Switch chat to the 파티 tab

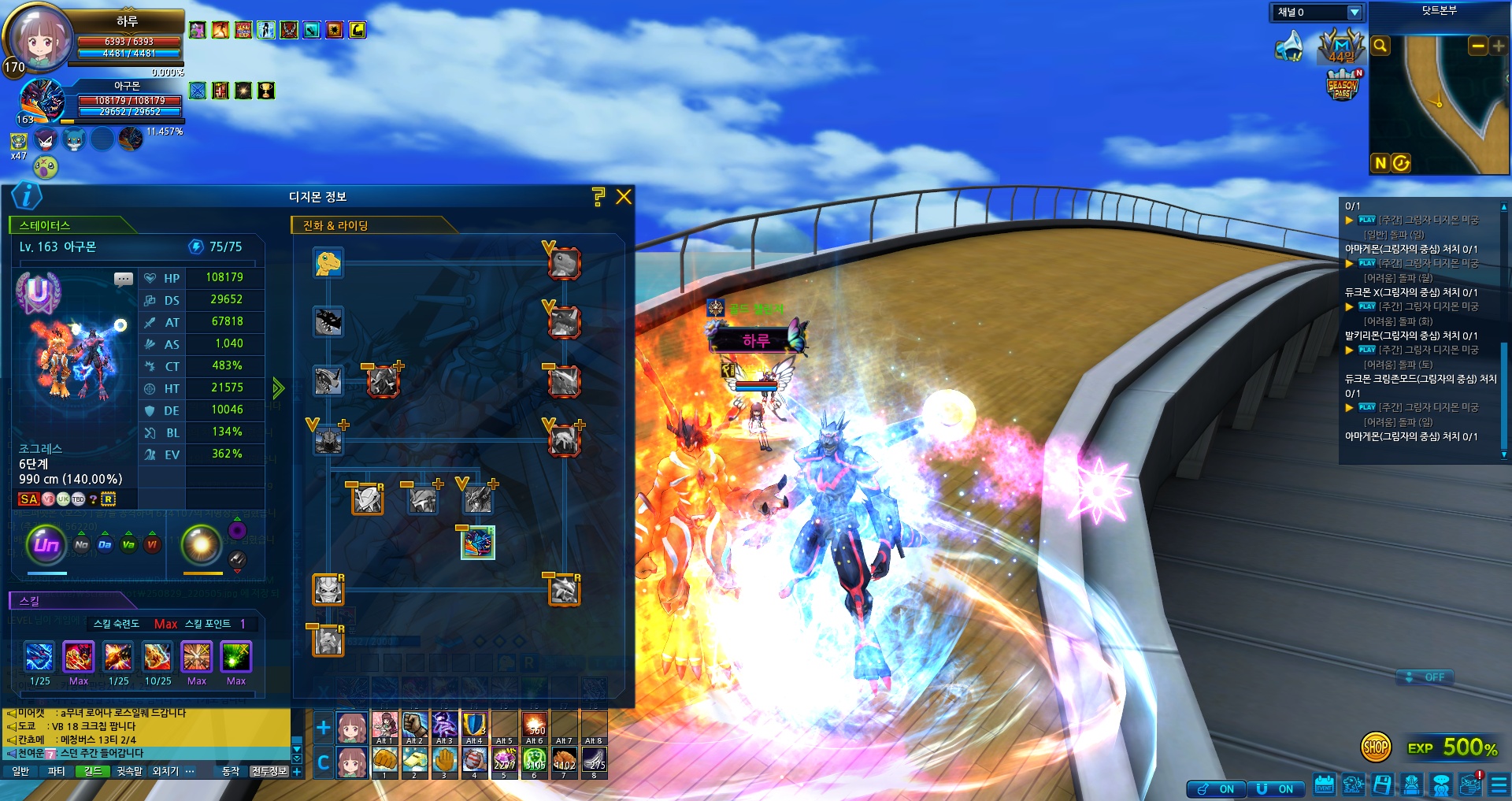(56, 771)
